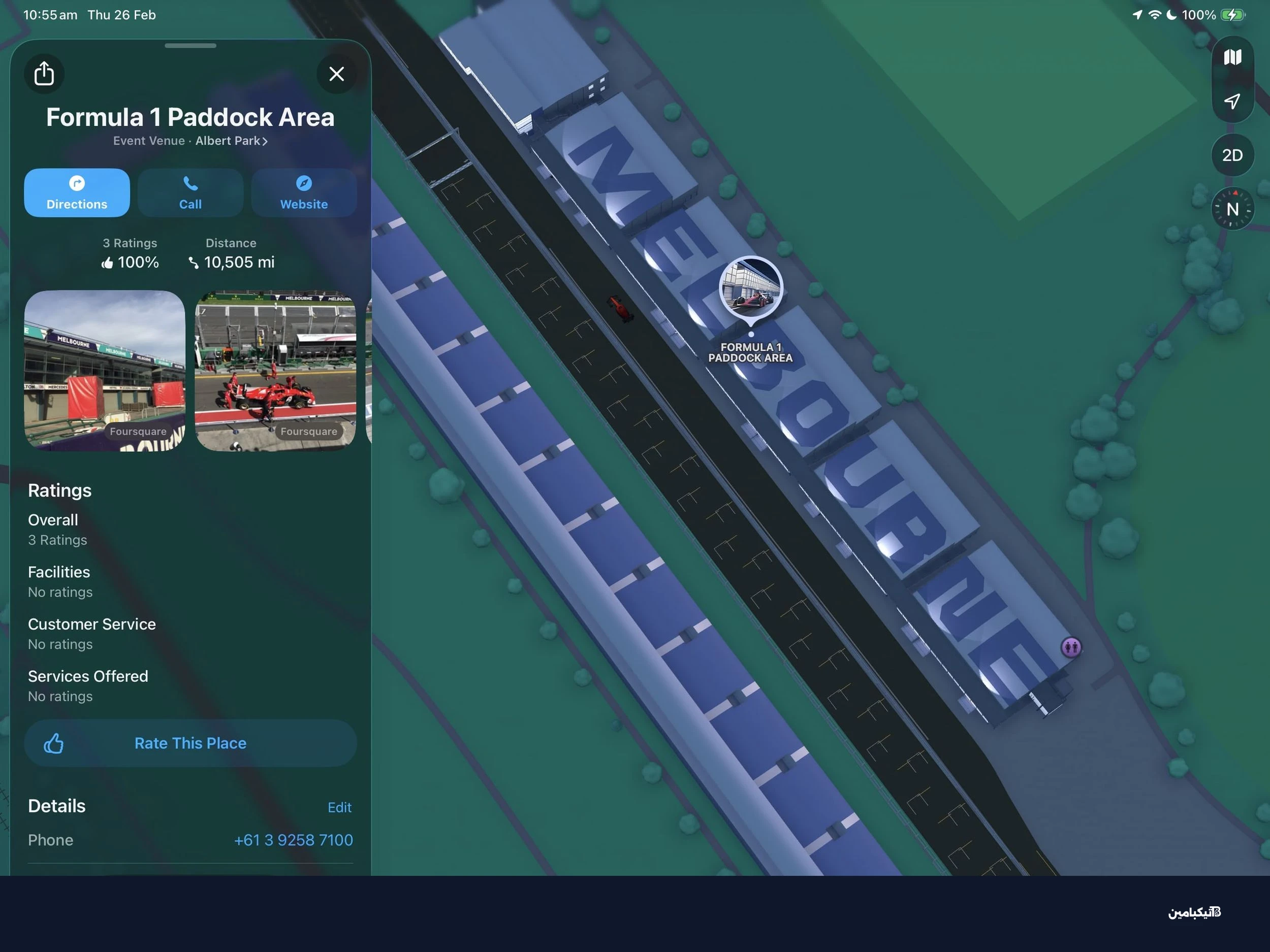Screen dimensions: 1270x952
Task: Collapse the place card with the close button
Action: point(336,74)
